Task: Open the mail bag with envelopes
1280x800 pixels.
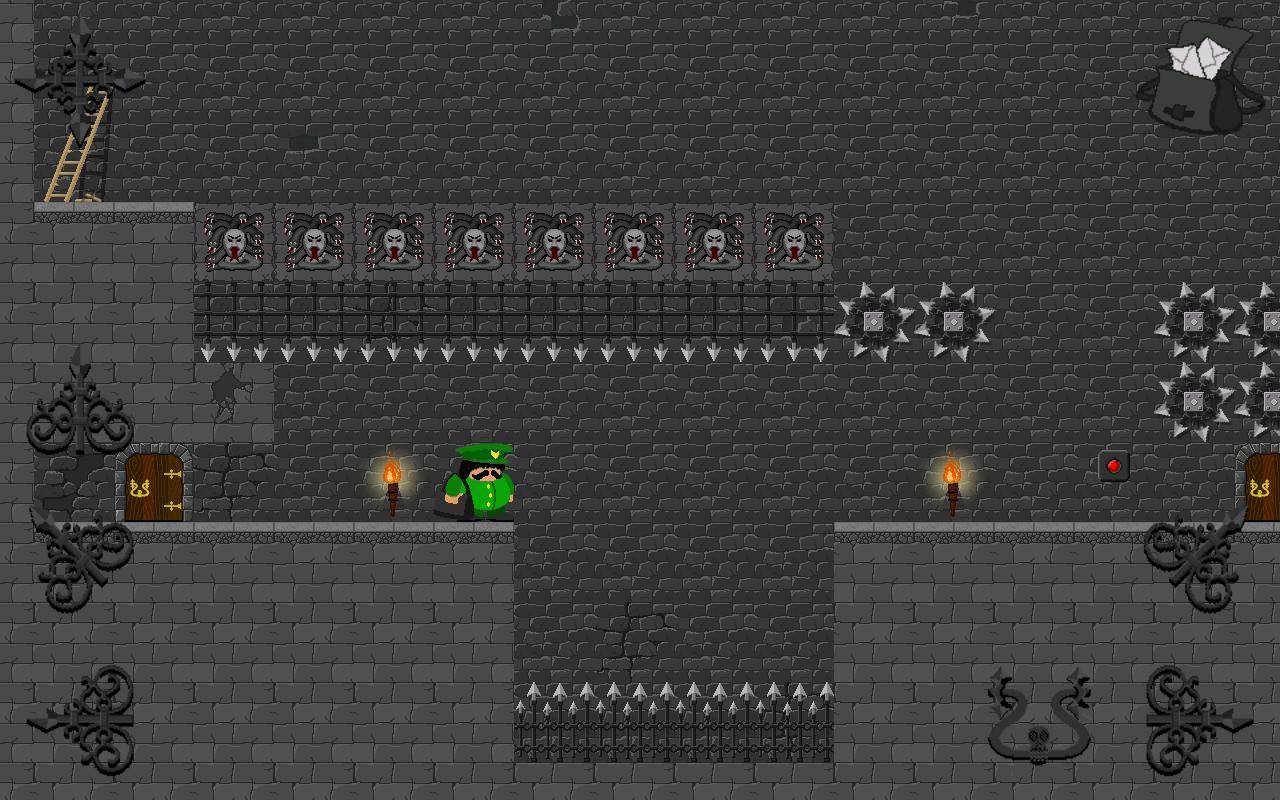Action: 1197,77
